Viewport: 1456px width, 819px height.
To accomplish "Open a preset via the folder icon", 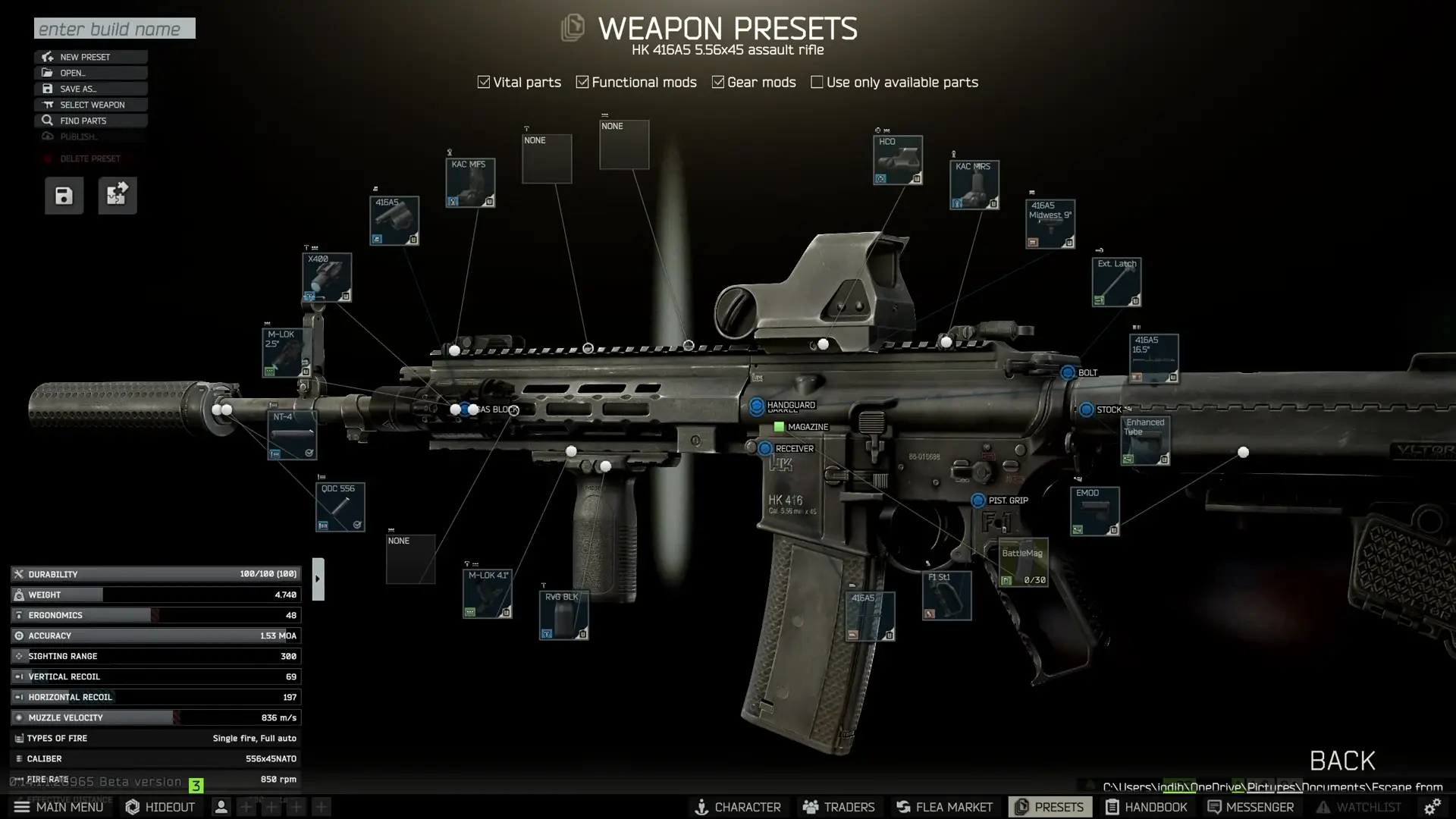I will 48,73.
